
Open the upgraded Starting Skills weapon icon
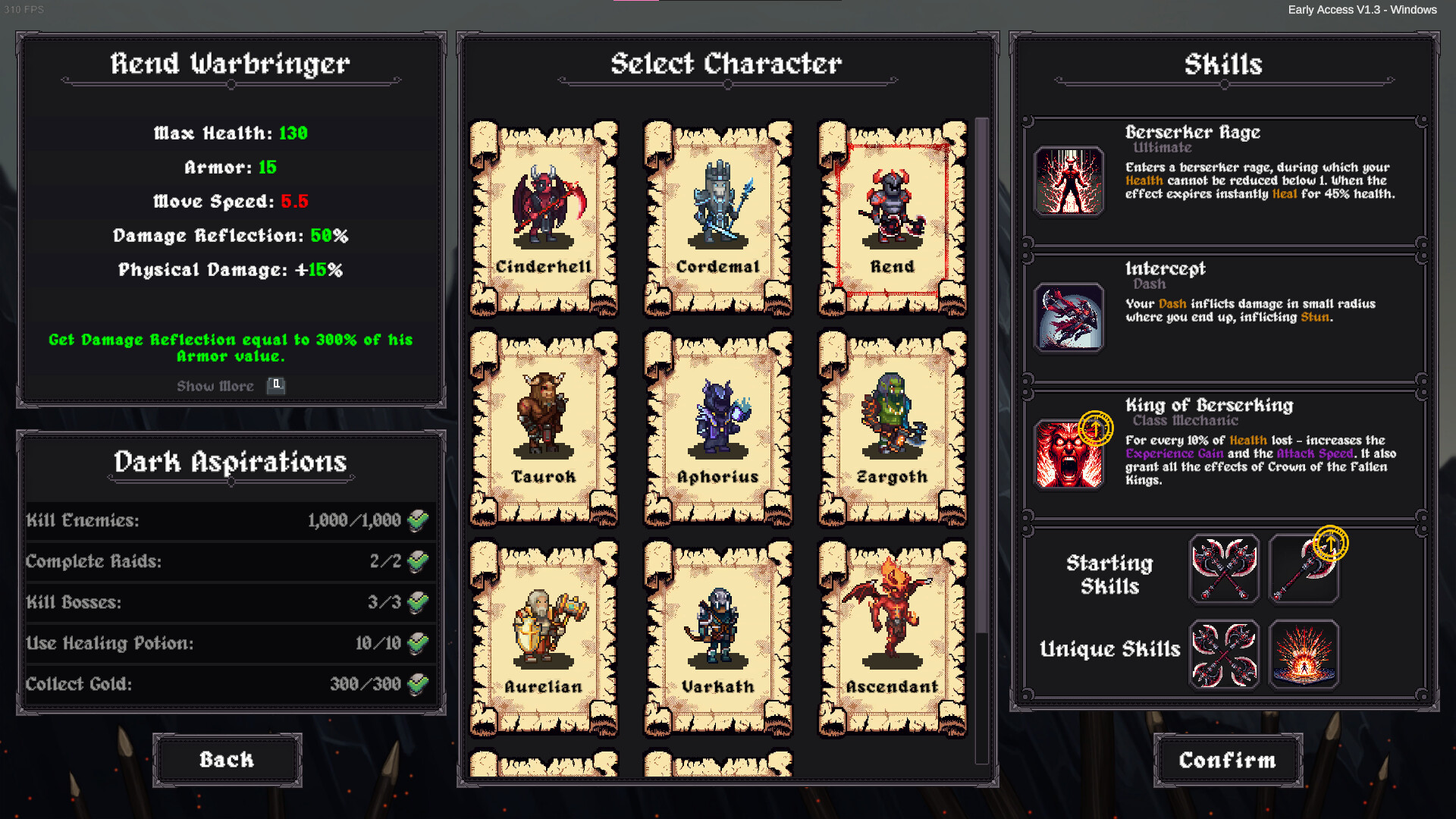point(1304,569)
